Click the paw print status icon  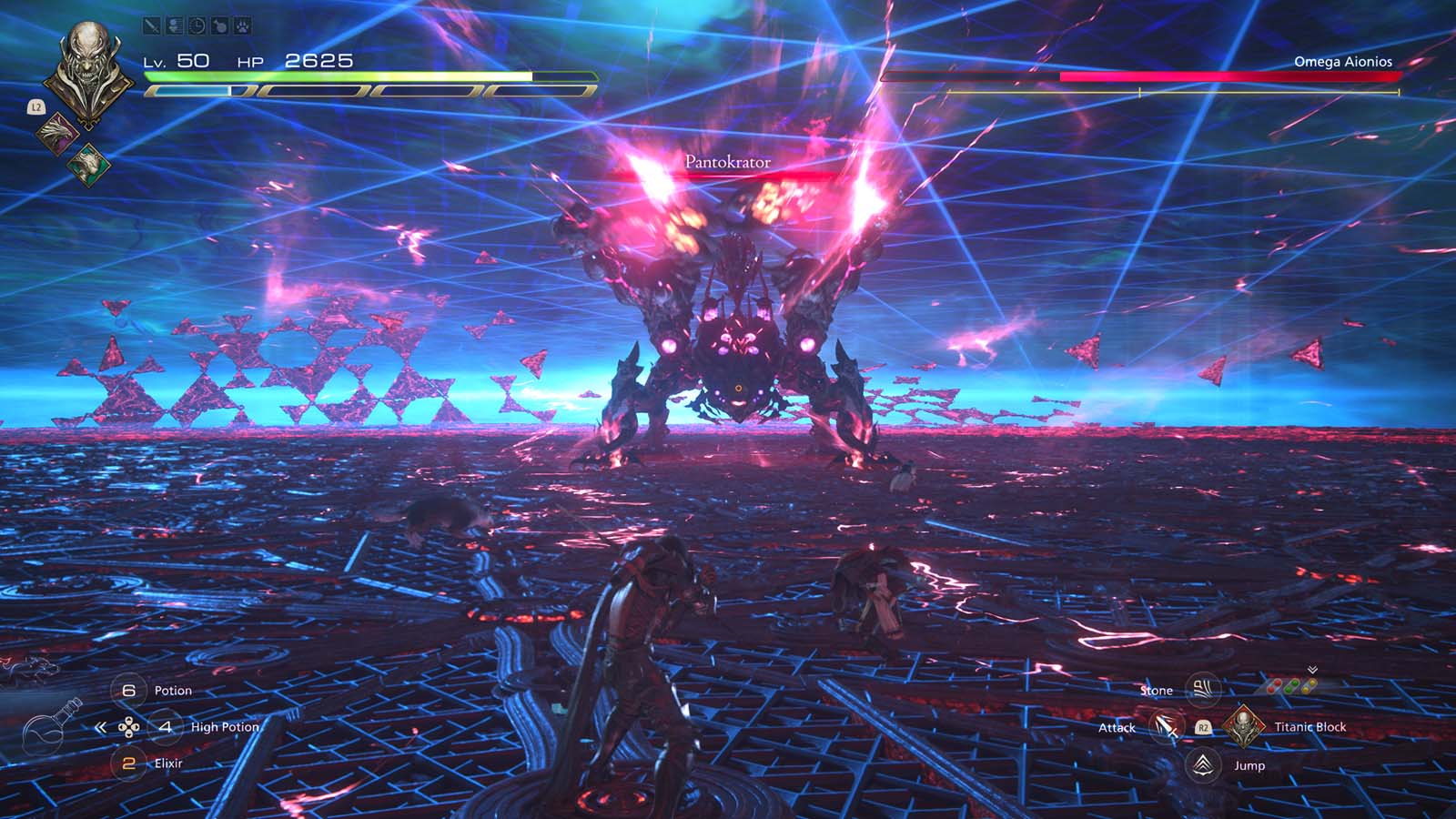coord(242,26)
